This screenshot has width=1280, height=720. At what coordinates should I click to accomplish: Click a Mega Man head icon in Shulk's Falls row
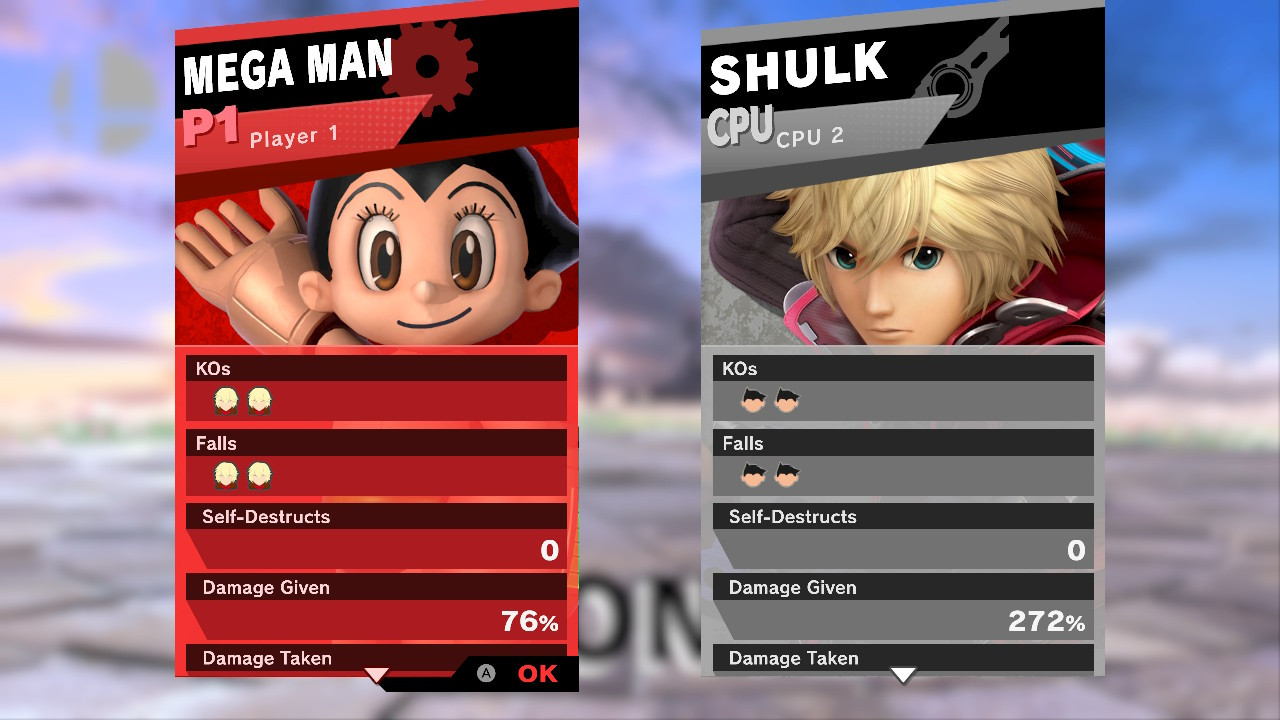pyautogui.click(x=752, y=473)
